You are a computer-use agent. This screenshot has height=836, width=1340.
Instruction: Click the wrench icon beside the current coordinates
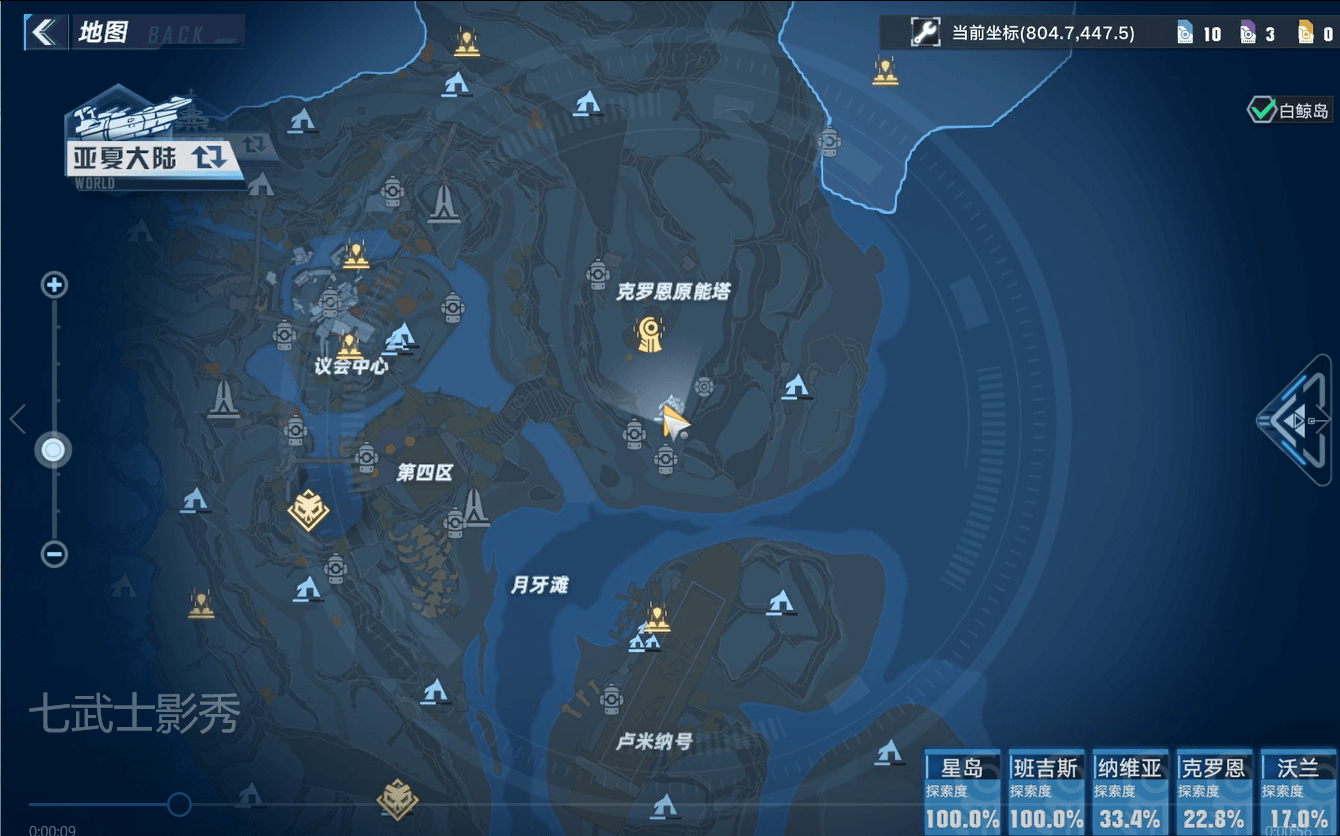coord(925,31)
